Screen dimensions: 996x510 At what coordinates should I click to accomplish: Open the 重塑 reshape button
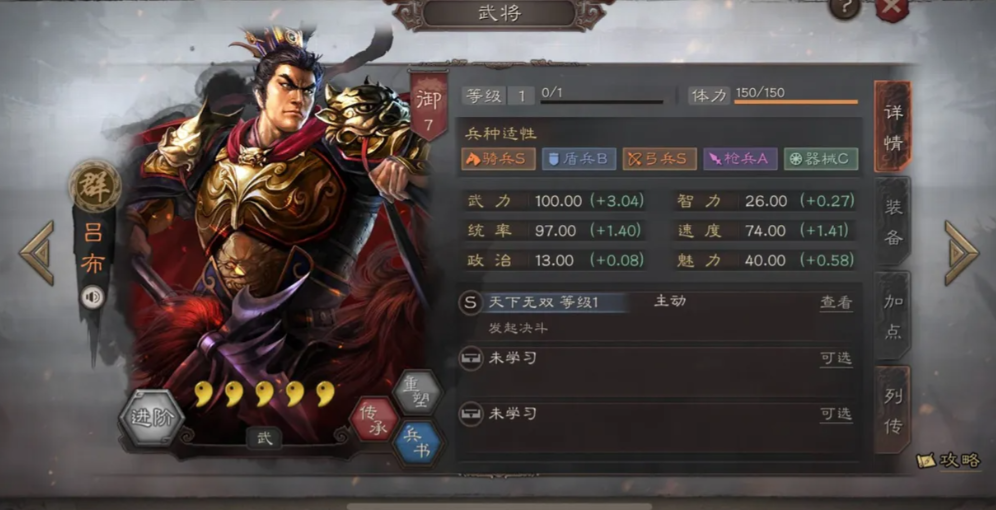click(x=416, y=390)
